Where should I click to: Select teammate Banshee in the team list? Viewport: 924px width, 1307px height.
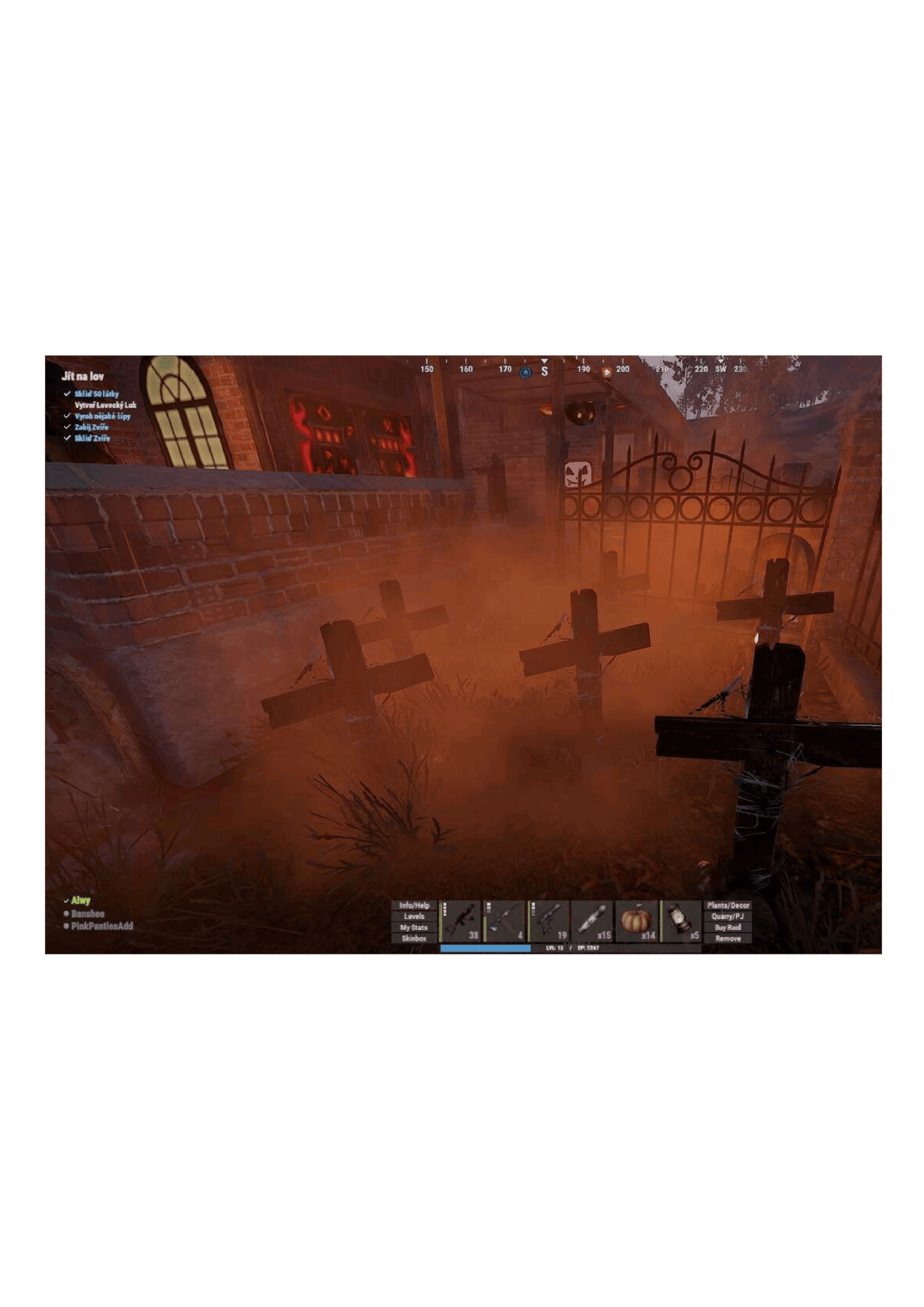tap(88, 914)
